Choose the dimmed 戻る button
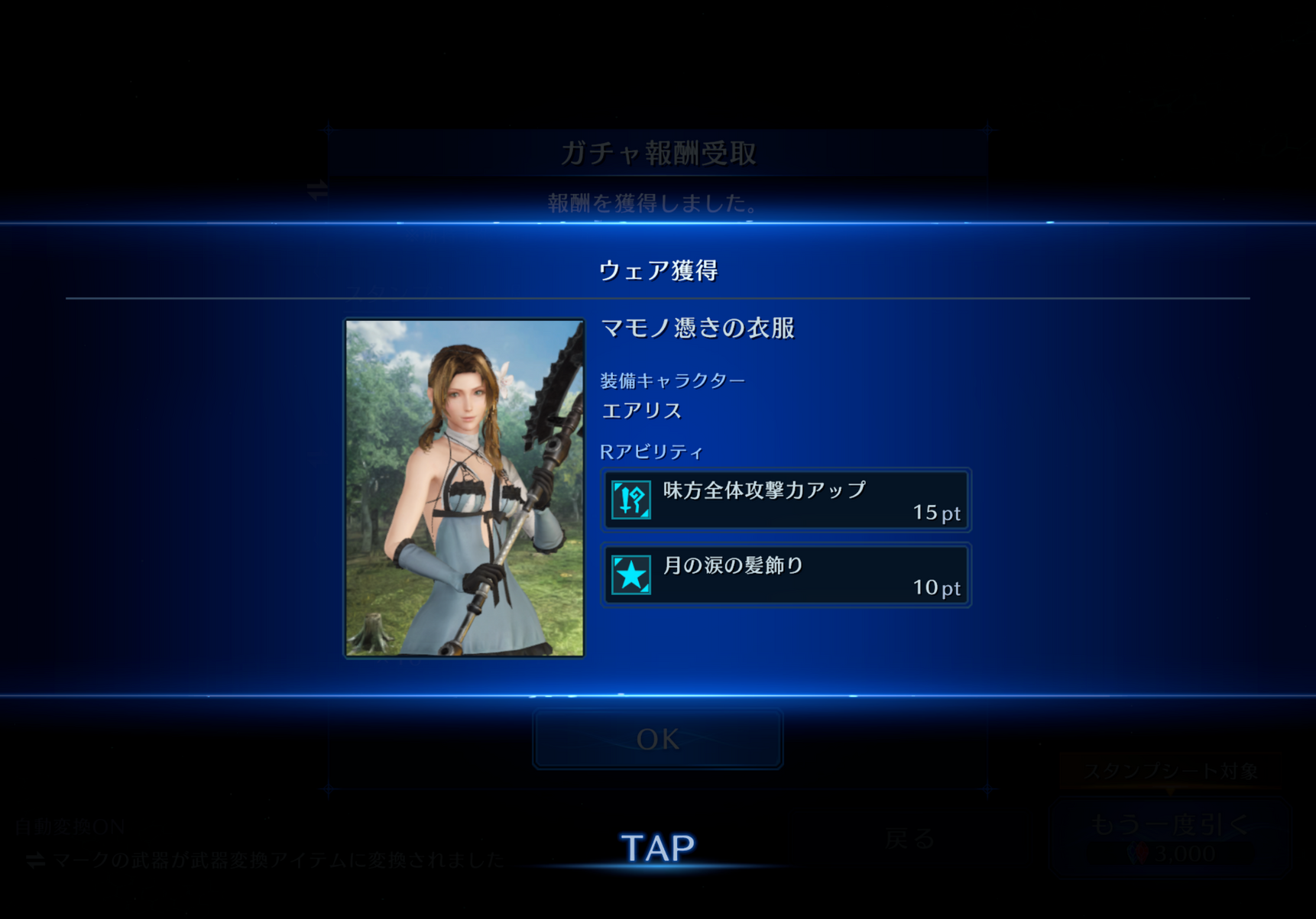The width and height of the screenshot is (1316, 919). coord(909,839)
